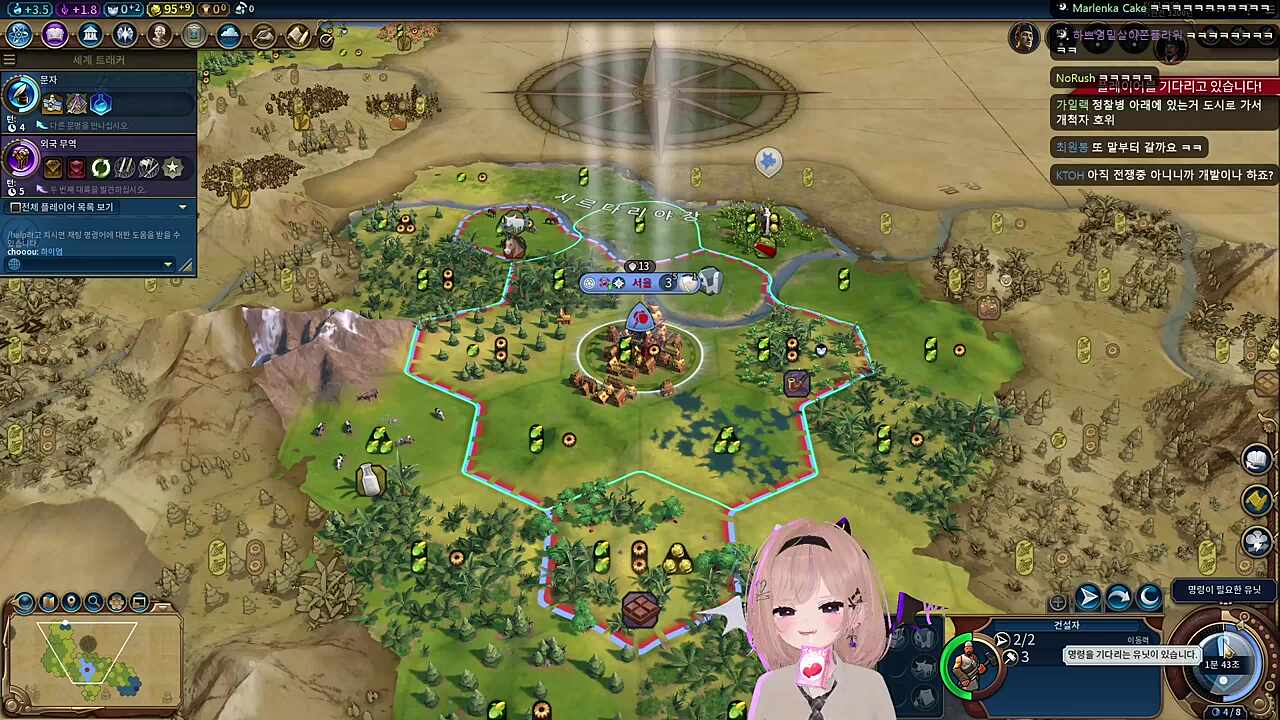Open the great people portrait icon
Viewport: 1280px width, 720px height.
click(x=159, y=35)
